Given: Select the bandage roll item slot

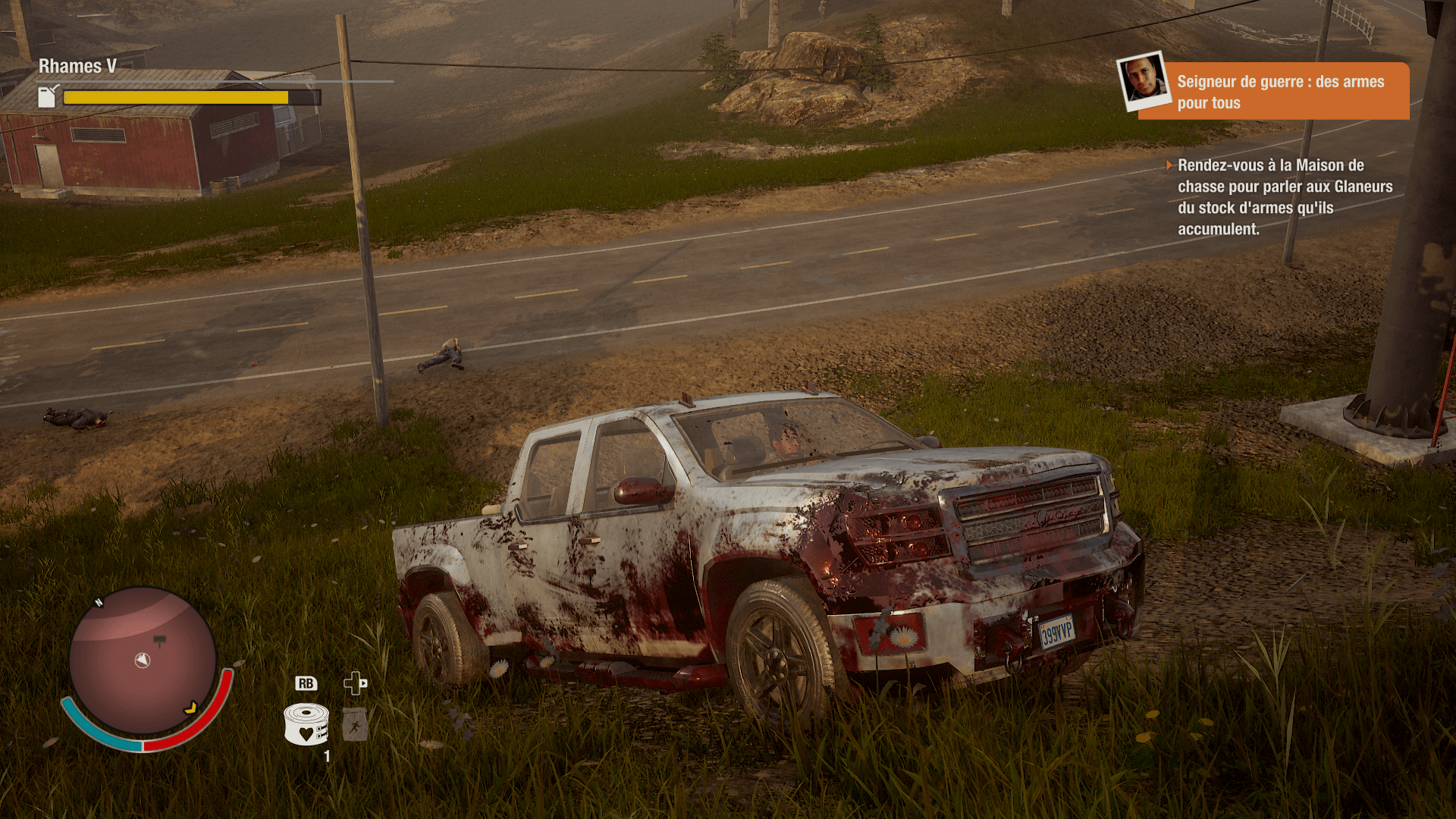Looking at the screenshot, I should (x=306, y=724).
